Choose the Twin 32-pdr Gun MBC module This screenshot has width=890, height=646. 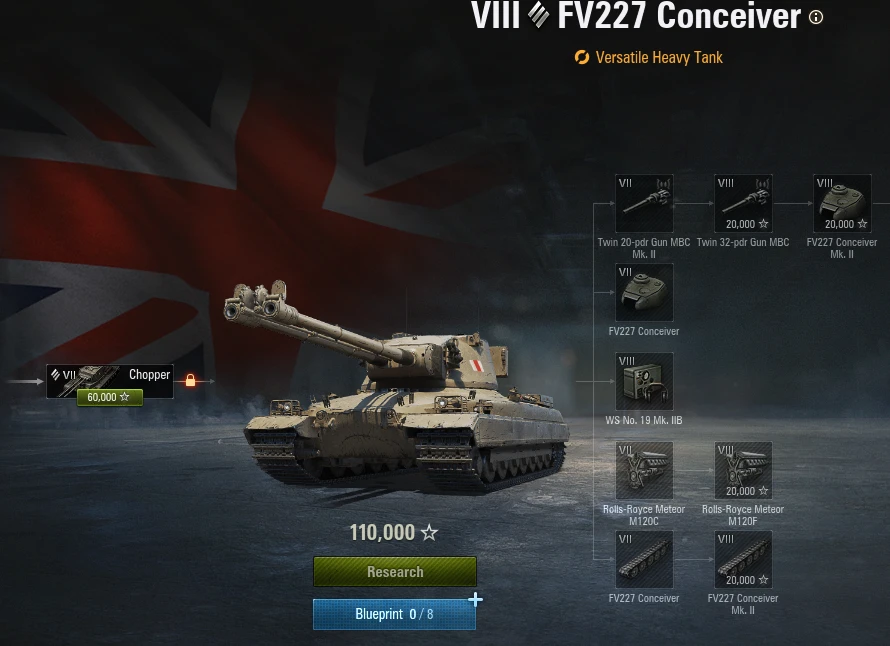click(x=743, y=204)
